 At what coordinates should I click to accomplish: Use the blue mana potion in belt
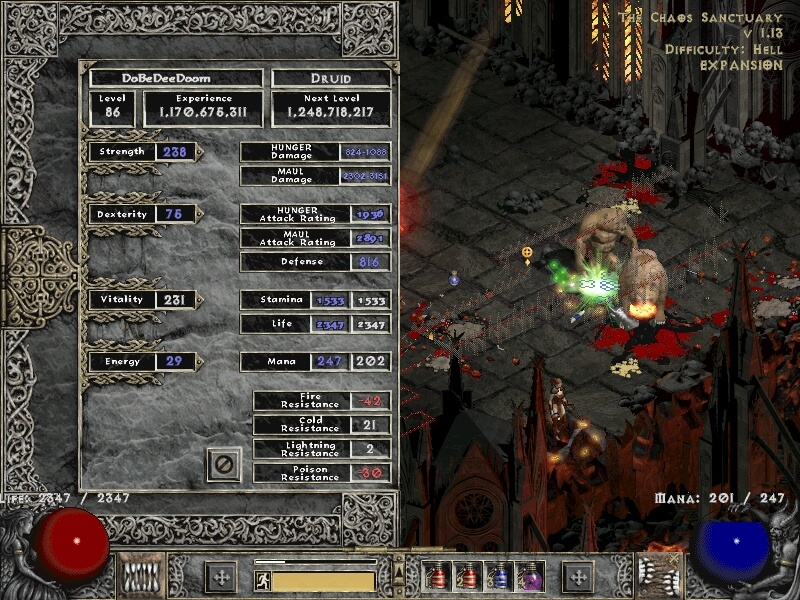click(498, 576)
